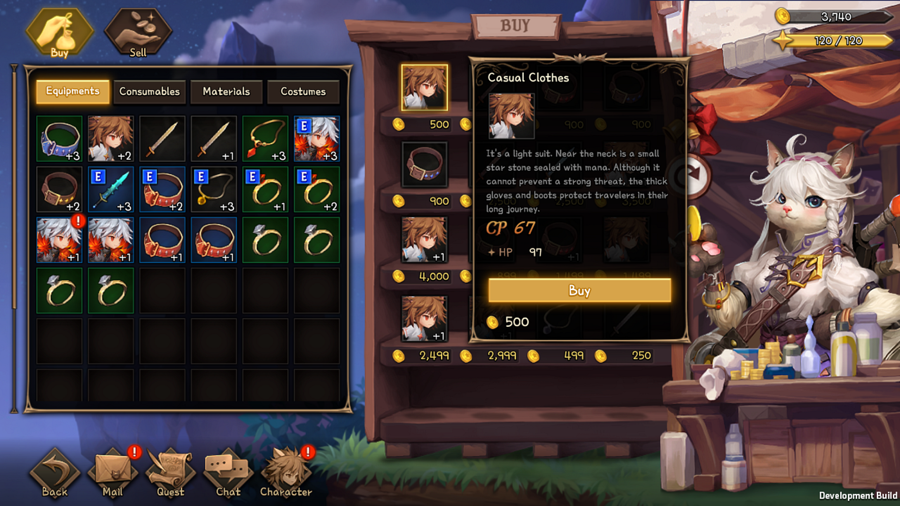The height and width of the screenshot is (506, 900).
Task: Open the Consumables tab
Action: tap(149, 92)
